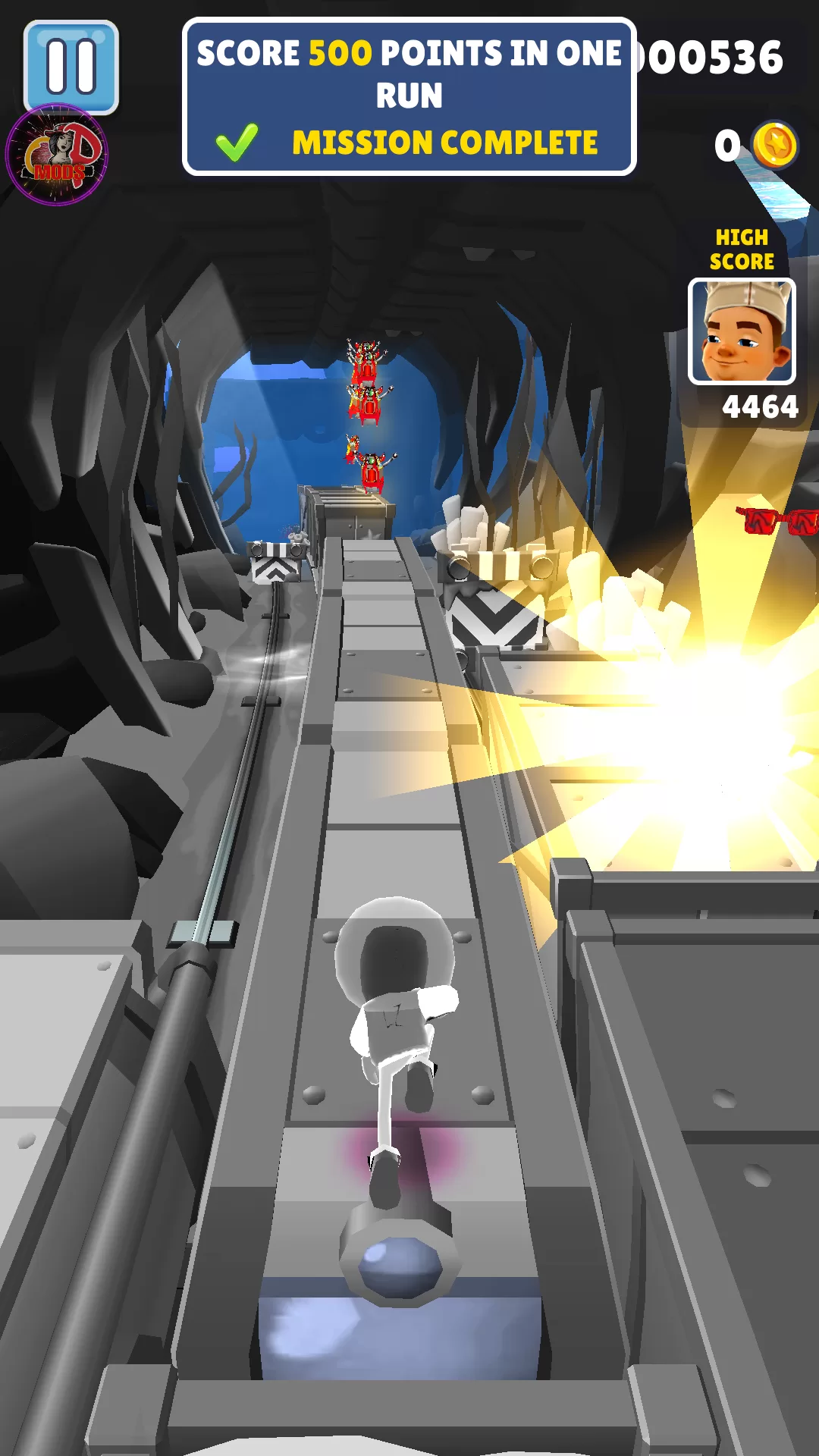Screen dimensions: 819x1456
Task: Tap the gold coin counter icon
Action: pyautogui.click(x=774, y=145)
